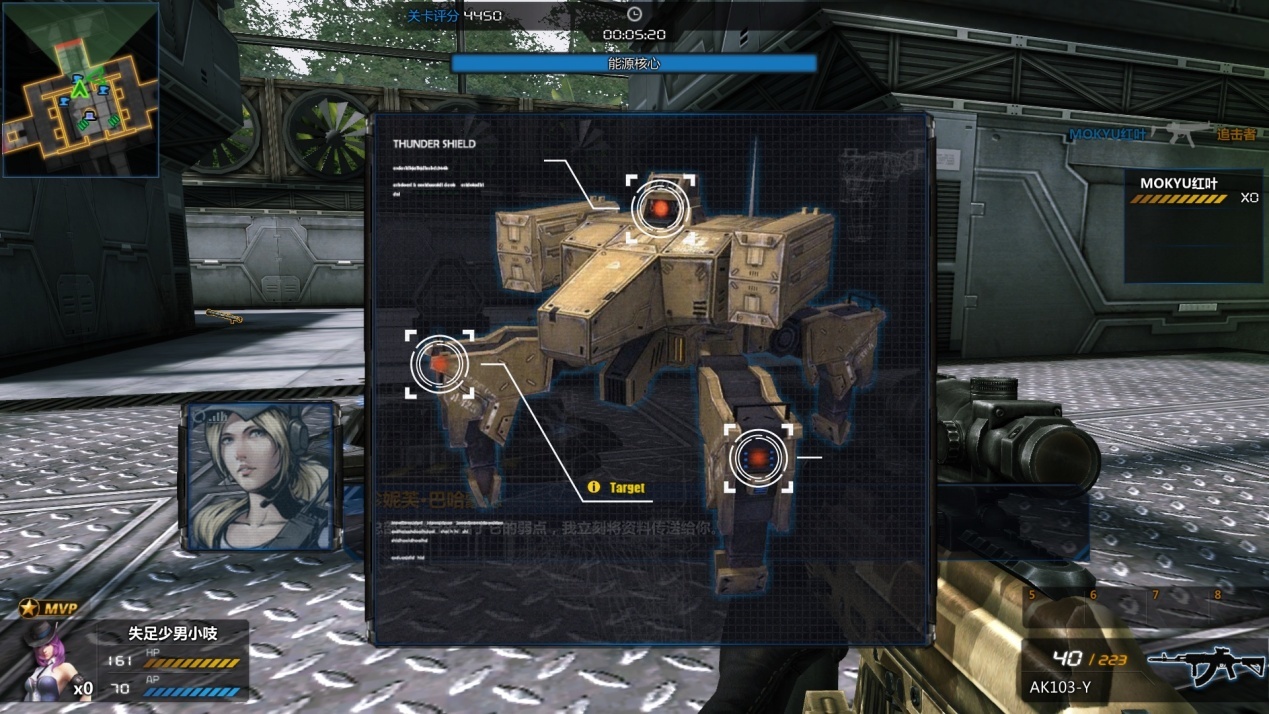Screen dimensions: 1269x714
Task: Click the THUNDER SHIELD briefing title
Action: pos(434,144)
